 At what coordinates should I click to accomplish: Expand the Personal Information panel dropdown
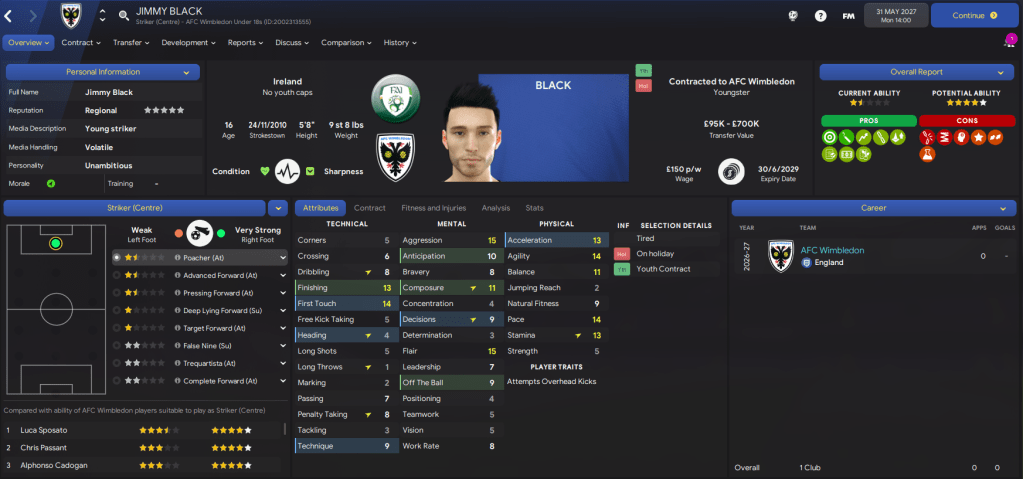click(186, 72)
